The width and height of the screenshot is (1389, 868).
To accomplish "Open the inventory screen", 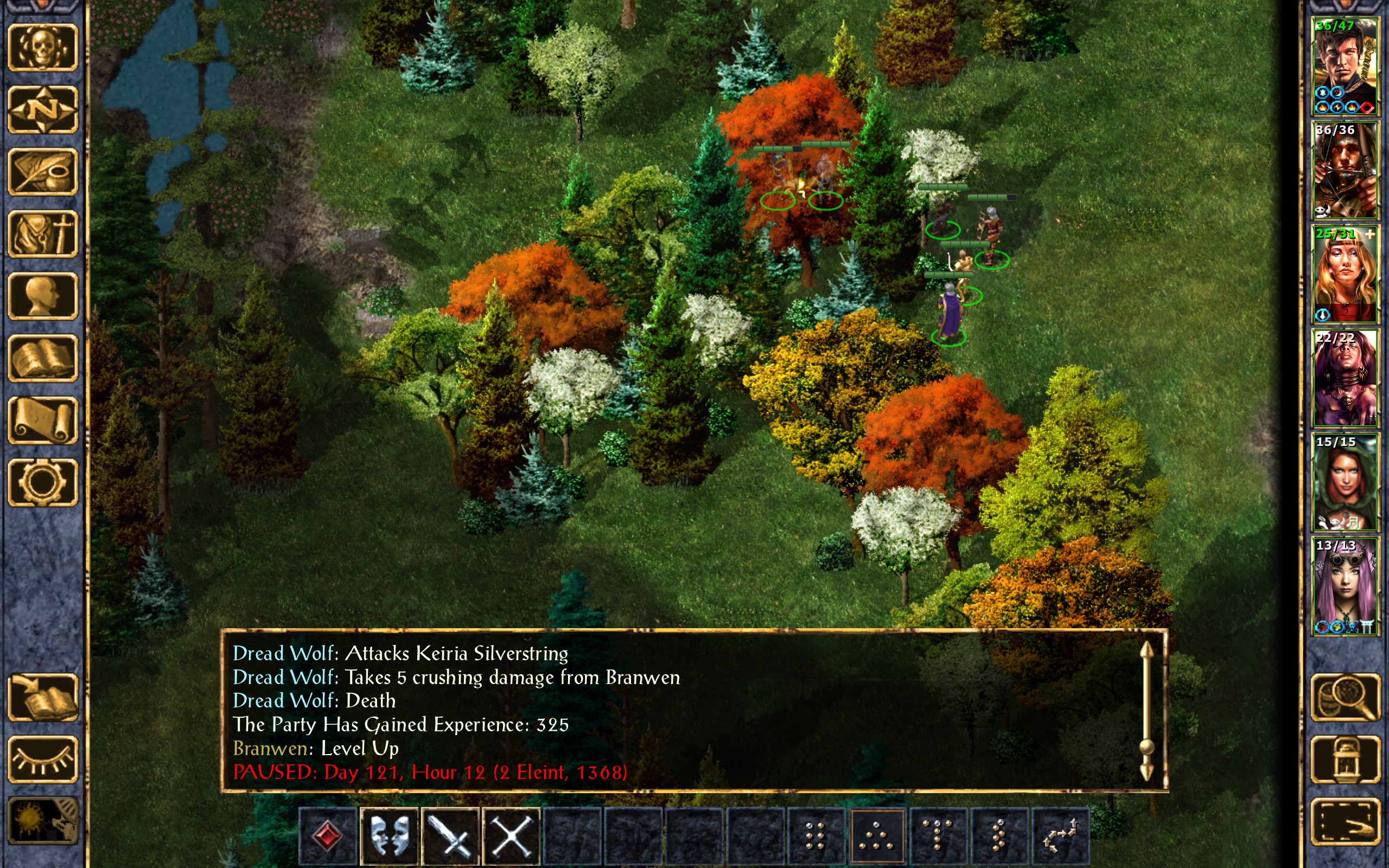I will click(x=42, y=233).
